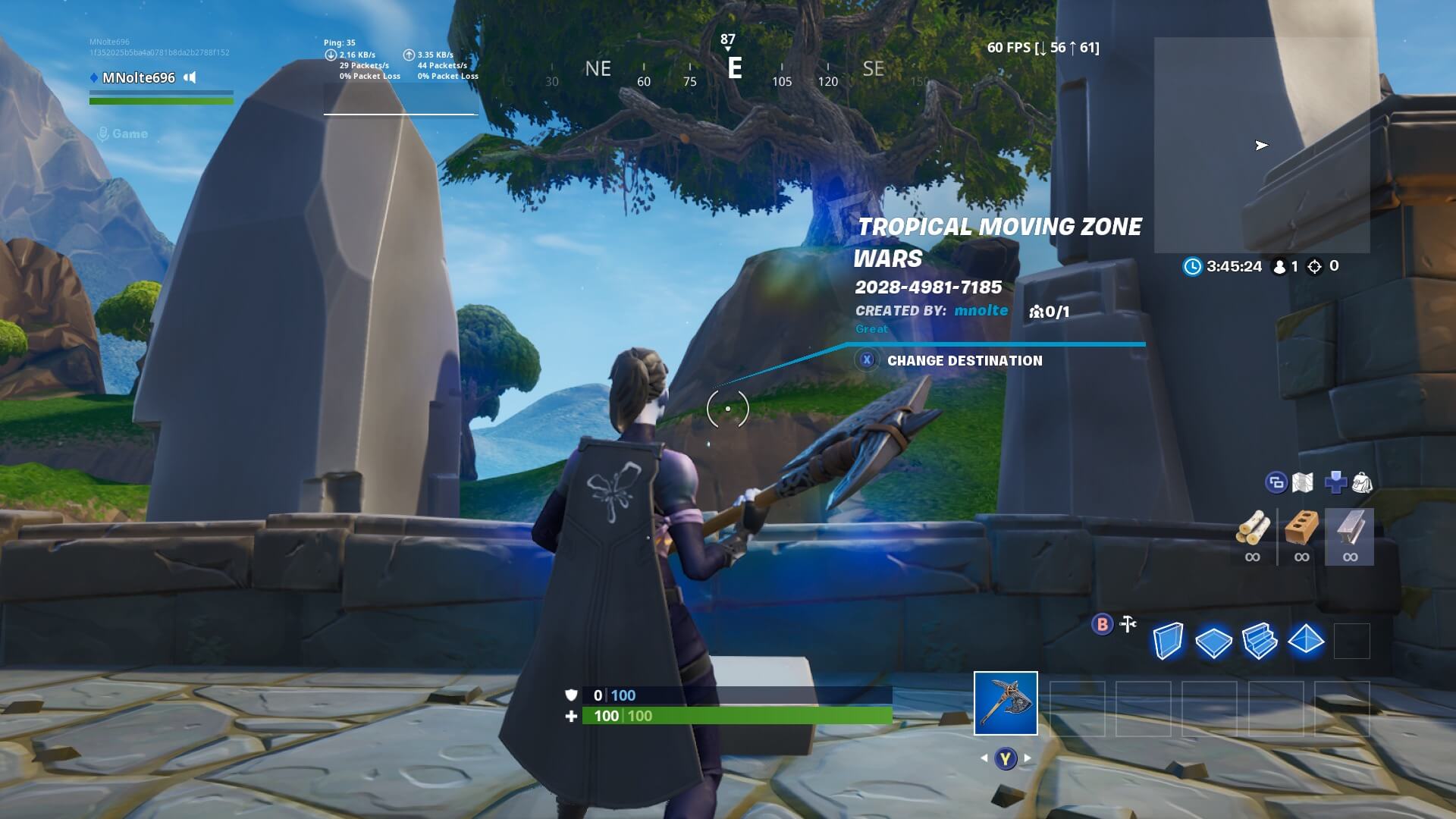Open the backpack inventory icon
The image size is (1456, 819).
tap(1362, 482)
